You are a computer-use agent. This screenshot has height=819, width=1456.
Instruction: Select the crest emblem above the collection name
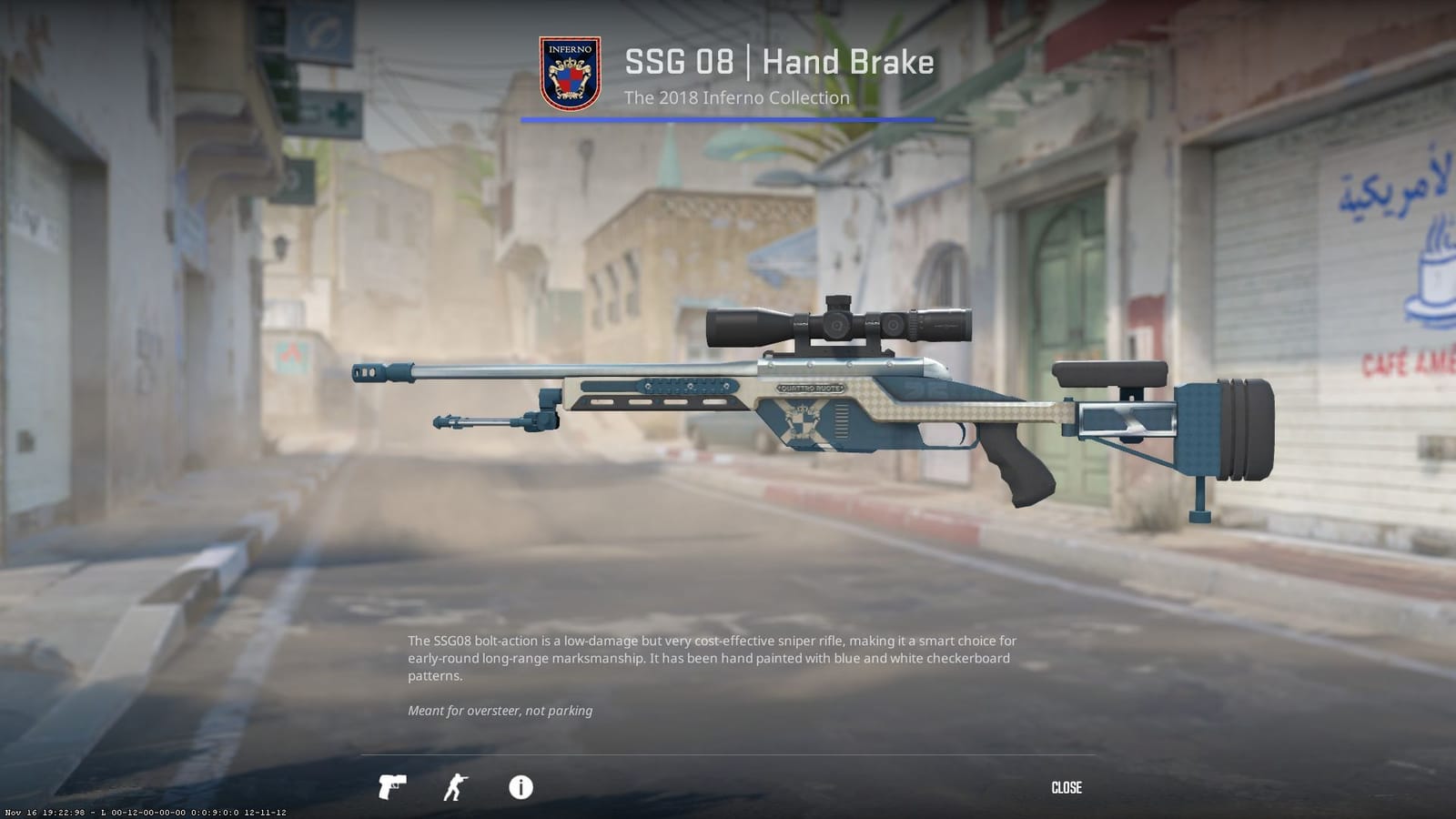[569, 69]
